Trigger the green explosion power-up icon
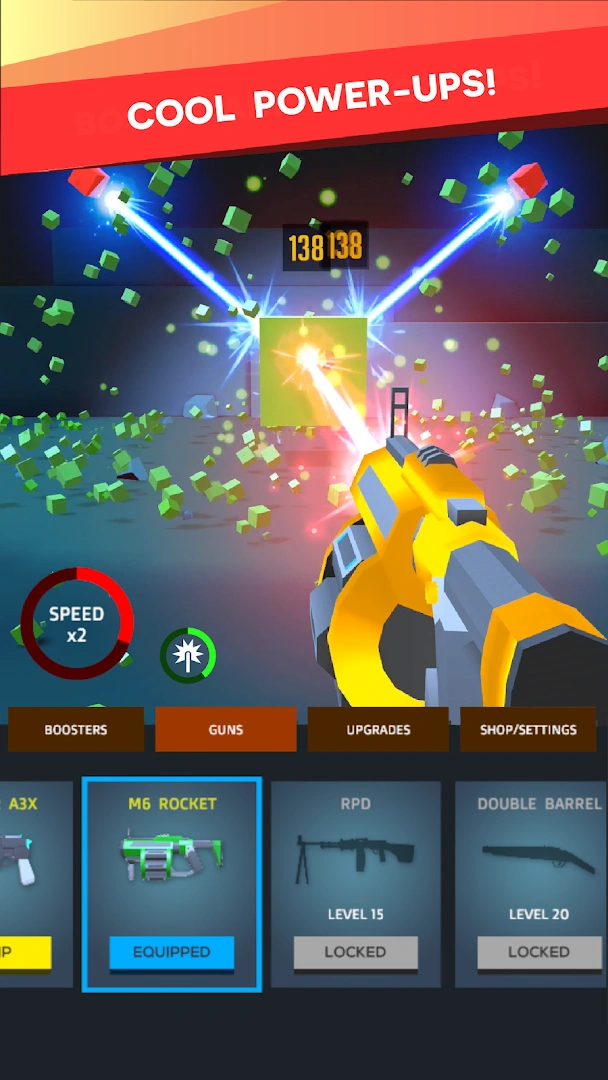Viewport: 608px width, 1080px height. 188,656
